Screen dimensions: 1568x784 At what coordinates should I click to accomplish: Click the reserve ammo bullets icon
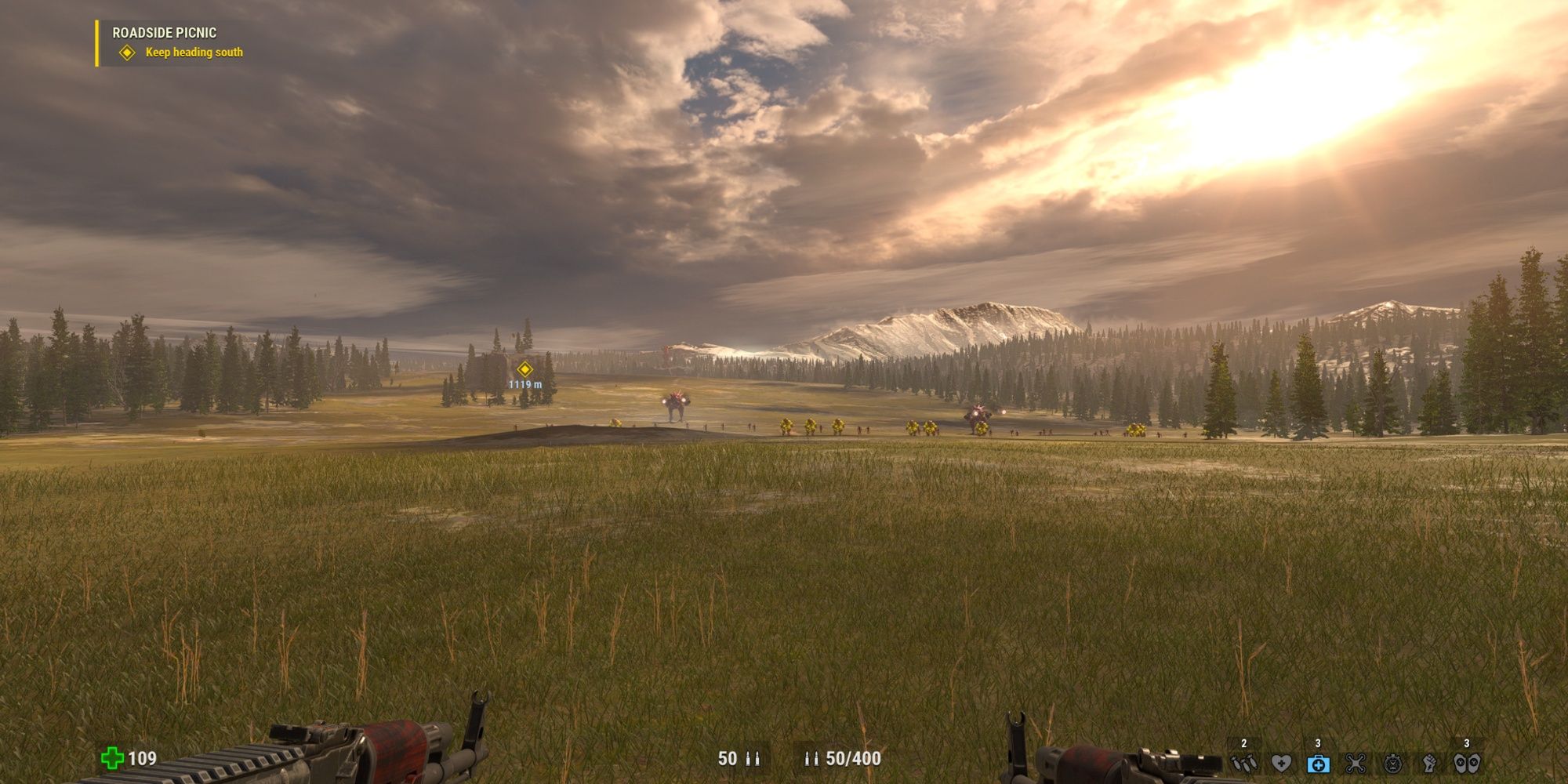pyautogui.click(x=813, y=759)
